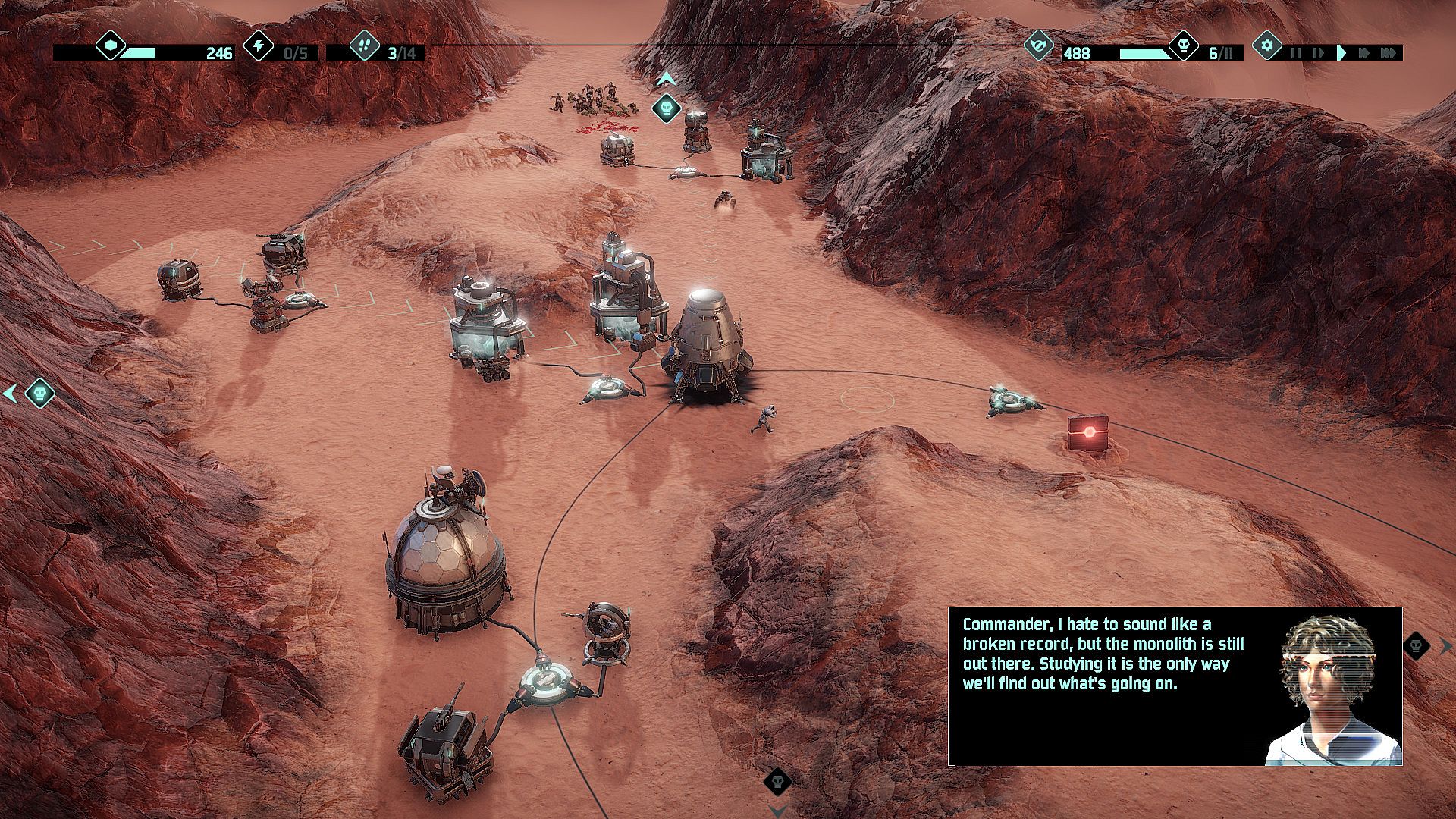Click the curly-haired advisor portrait

tap(1331, 686)
